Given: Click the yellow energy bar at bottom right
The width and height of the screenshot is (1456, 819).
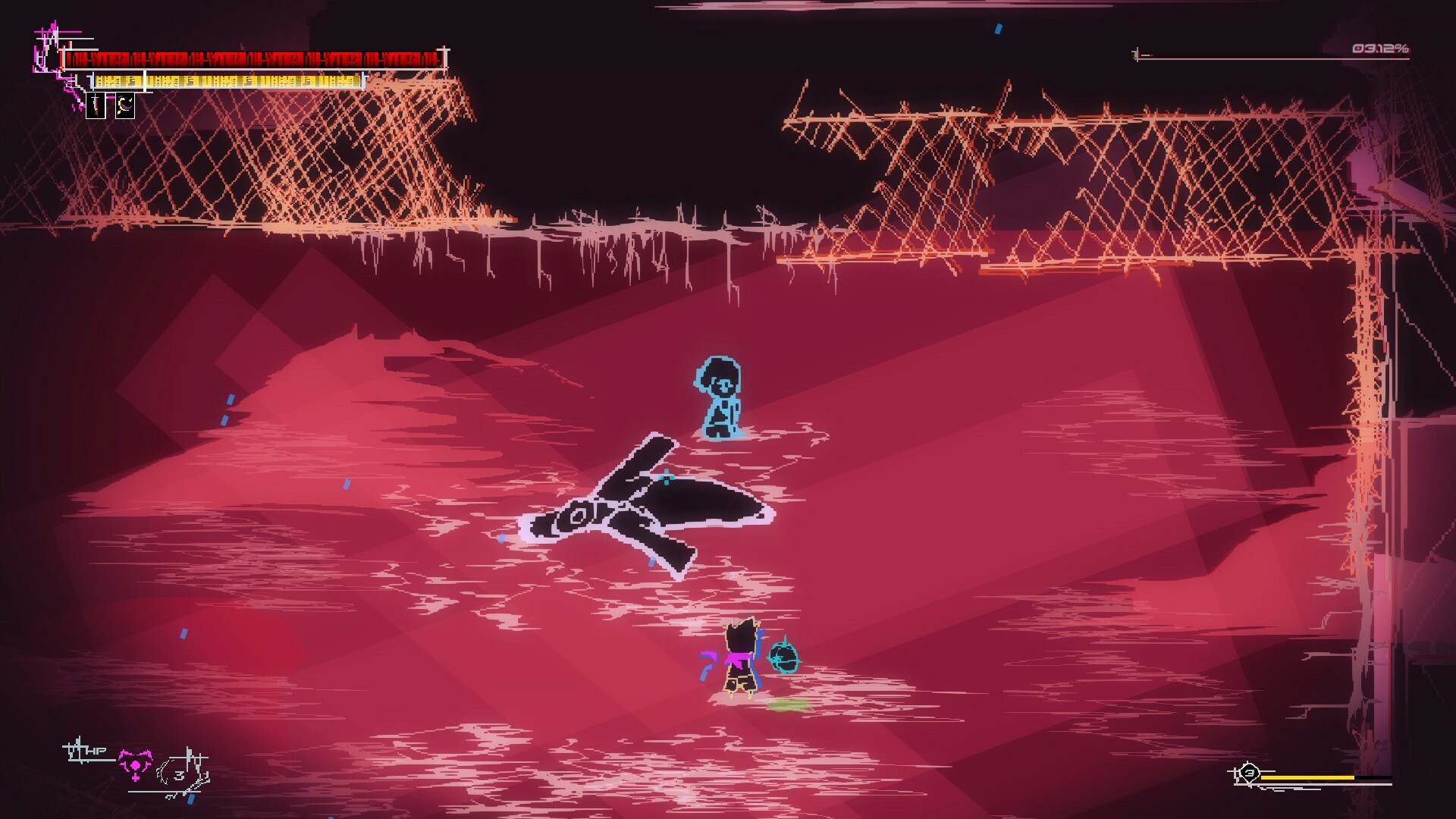Looking at the screenshot, I should (x=1306, y=778).
